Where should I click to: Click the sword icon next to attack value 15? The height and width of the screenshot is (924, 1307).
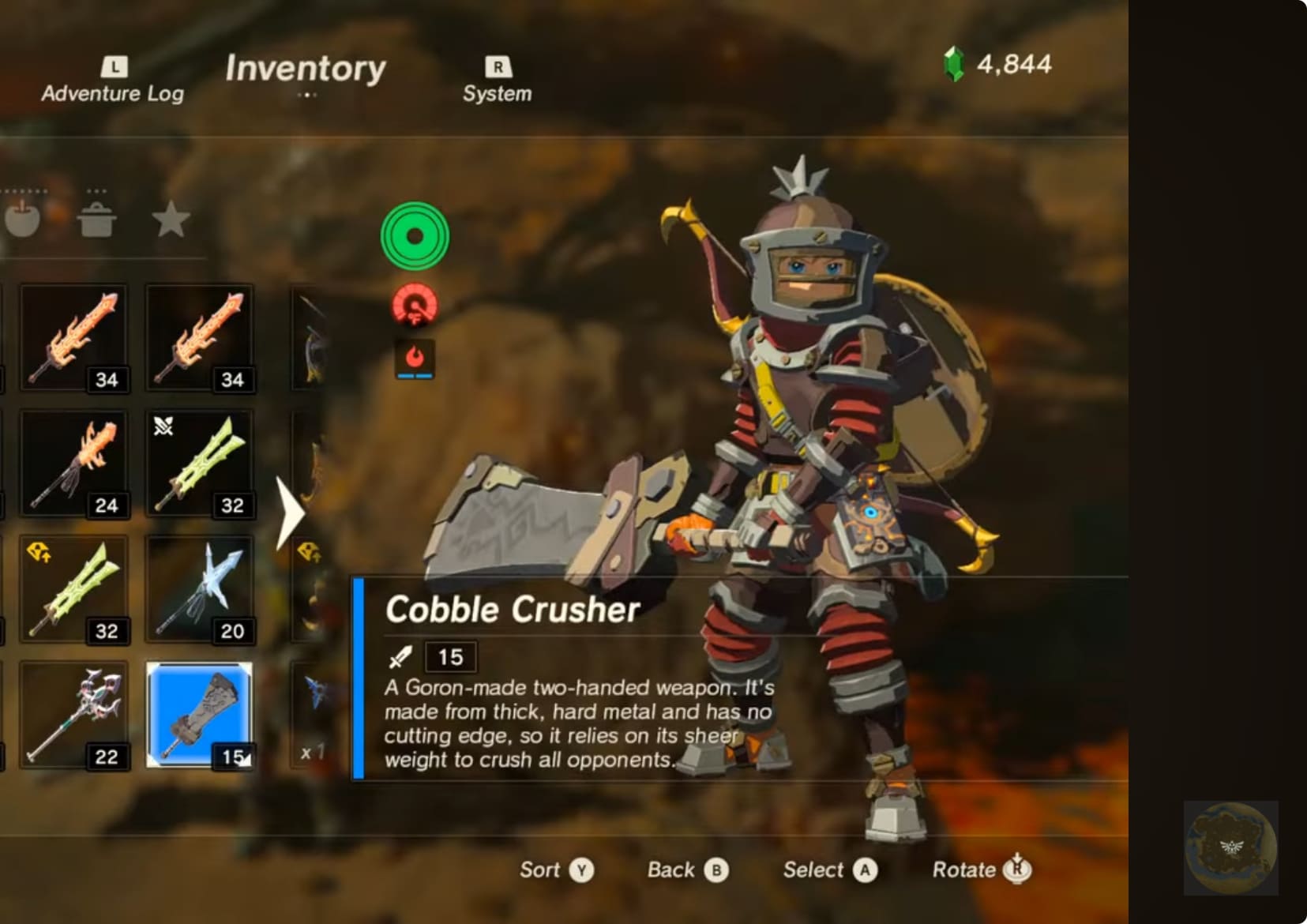click(400, 655)
